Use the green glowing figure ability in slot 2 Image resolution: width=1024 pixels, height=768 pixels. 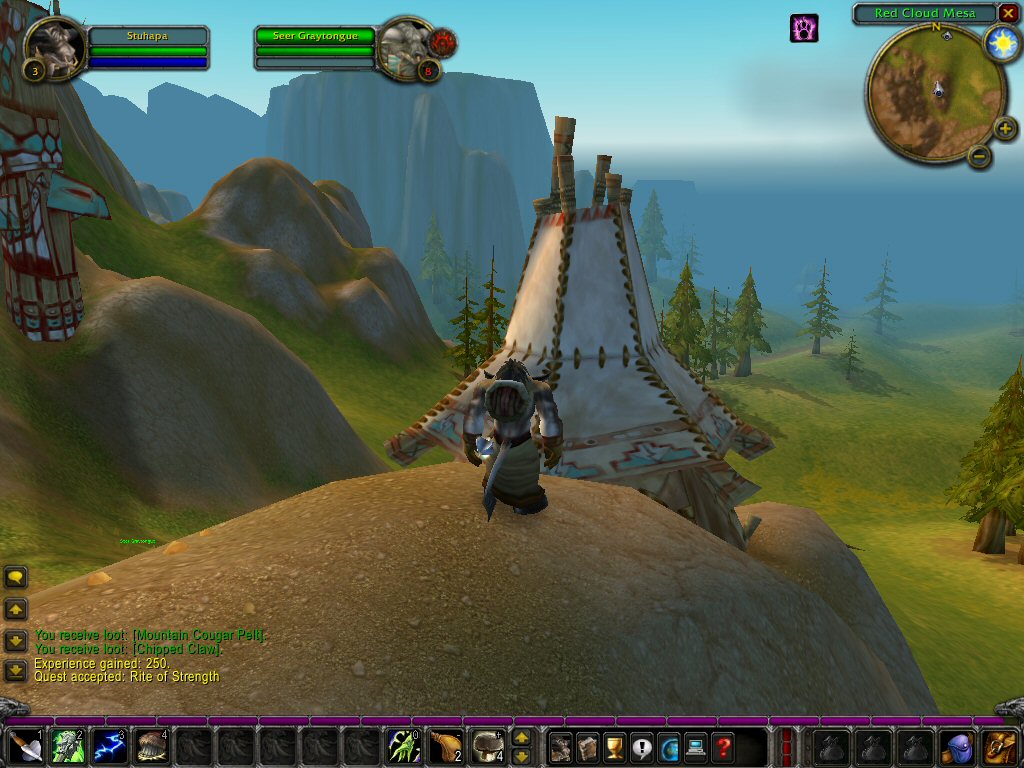point(68,746)
